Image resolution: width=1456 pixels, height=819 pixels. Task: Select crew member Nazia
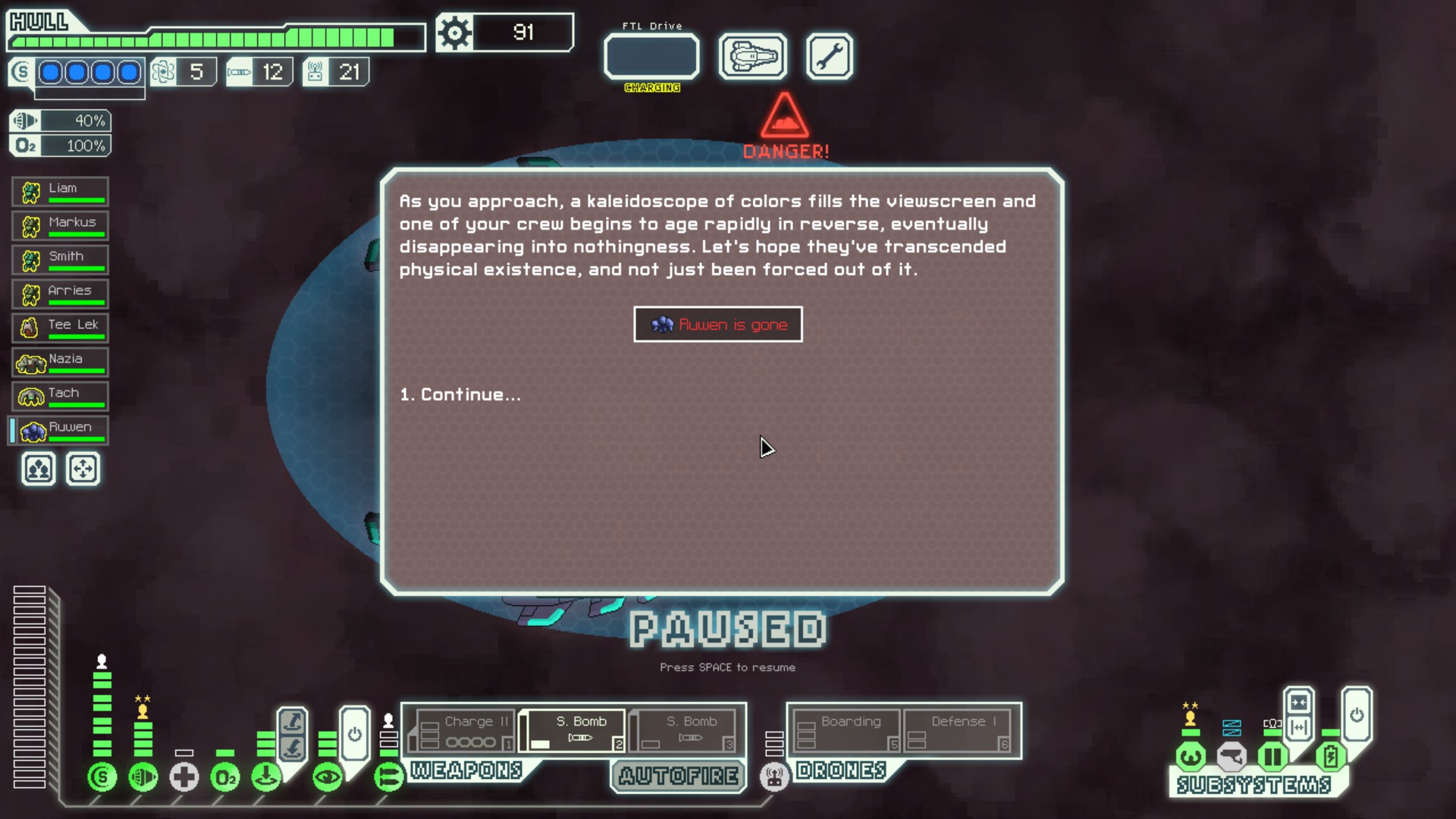click(61, 362)
